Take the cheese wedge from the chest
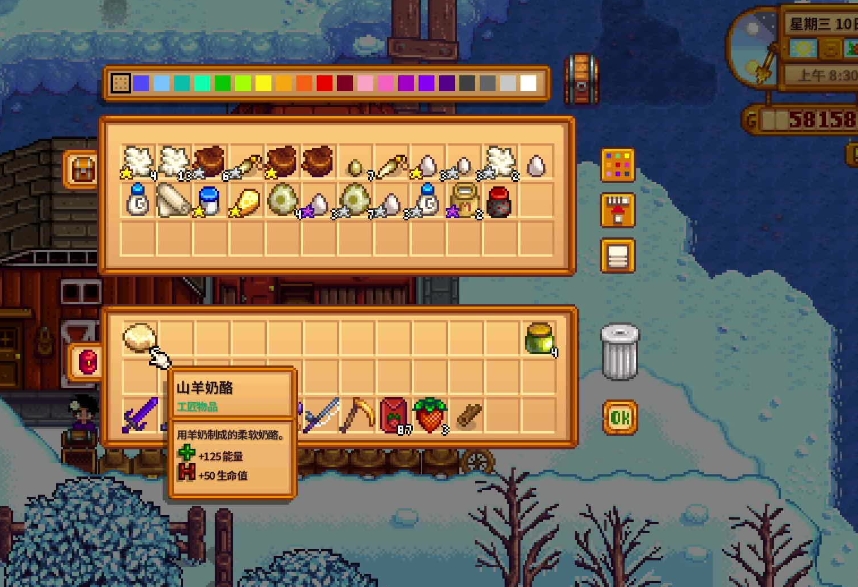This screenshot has height=587, width=858. pyautogui.click(x=244, y=200)
